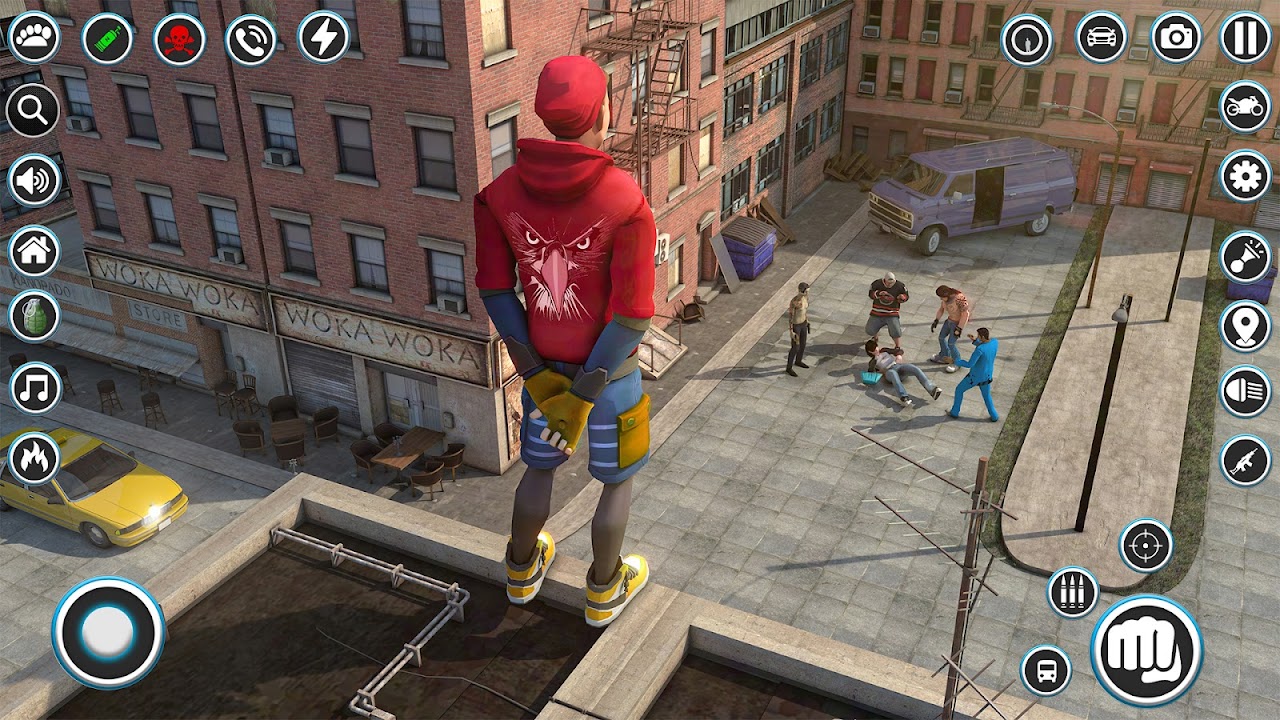Image resolution: width=1280 pixels, height=720 pixels.
Task: Toggle the music note button
Action: pyautogui.click(x=35, y=388)
